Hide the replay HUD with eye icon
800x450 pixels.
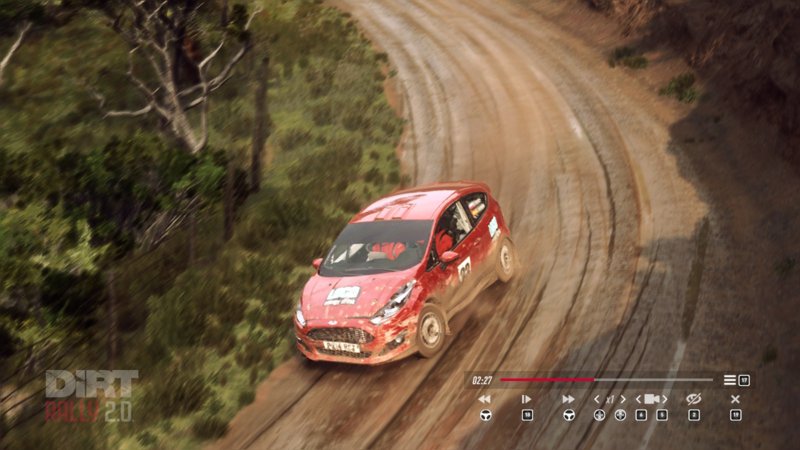[x=694, y=399]
